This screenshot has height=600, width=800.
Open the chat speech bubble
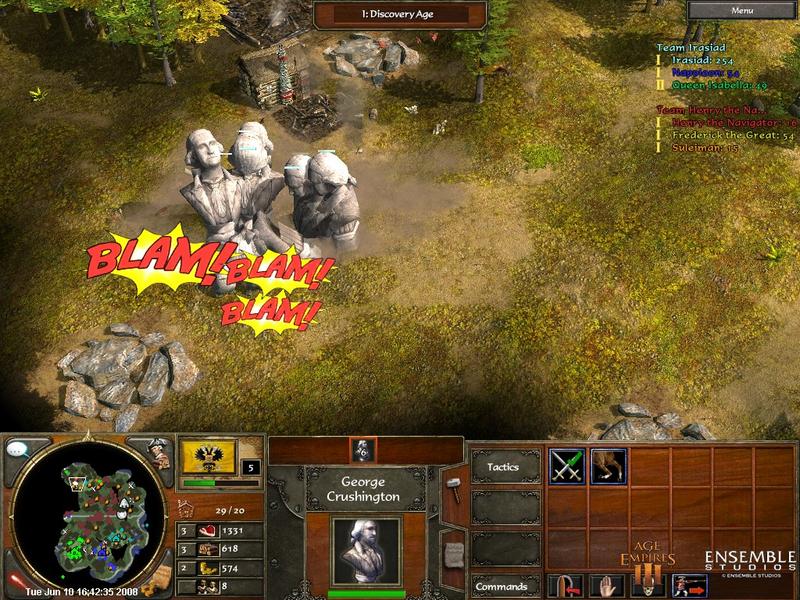[17, 449]
